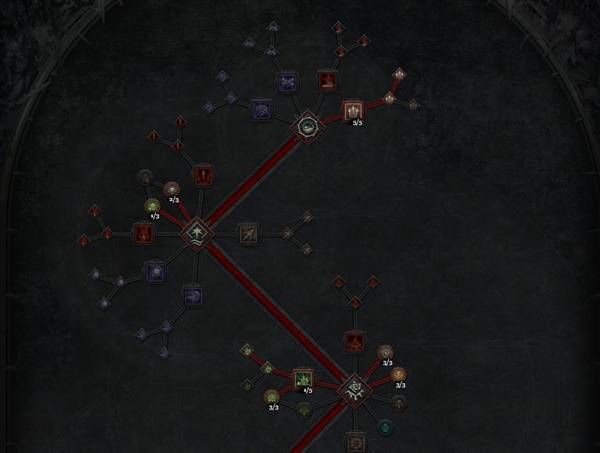Select the green square skill with 4/5 rank
This screenshot has height=453, width=600.
(302, 379)
